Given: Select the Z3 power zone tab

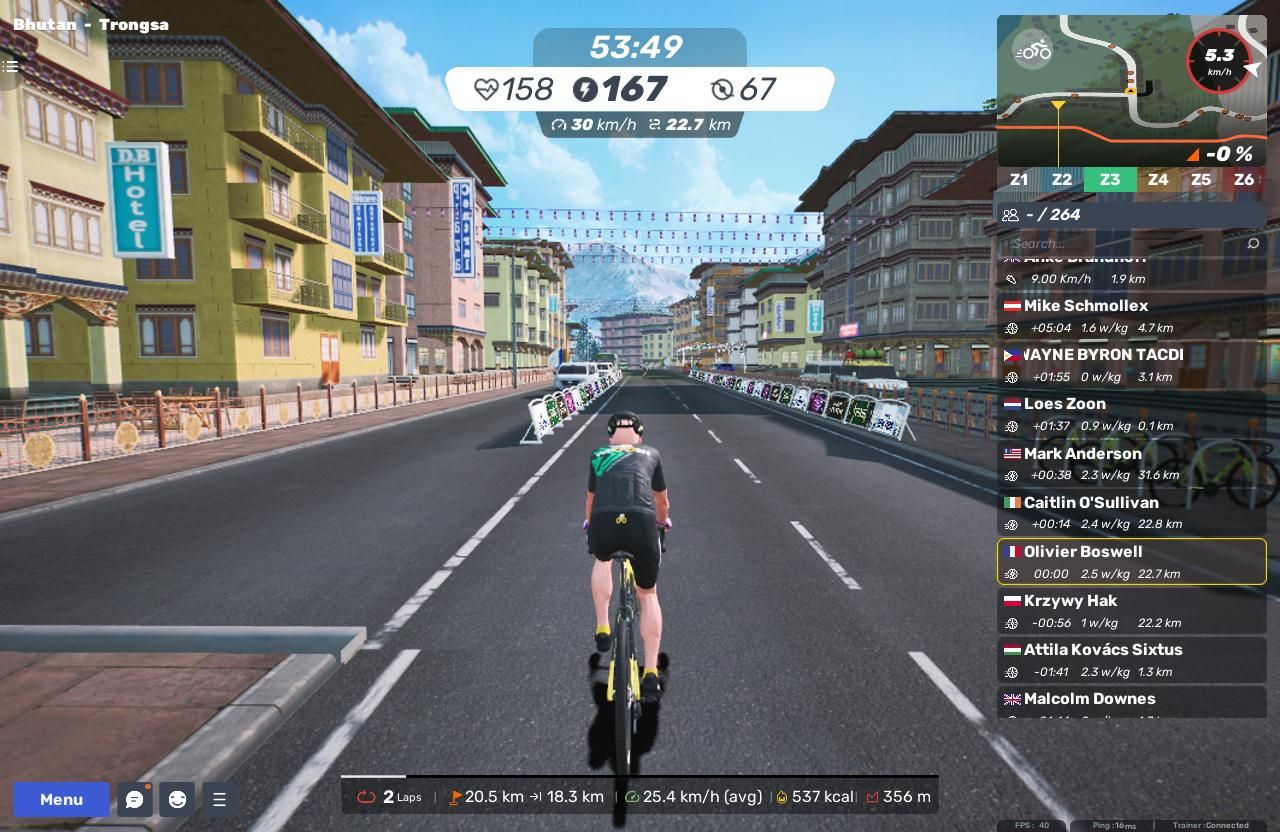Looking at the screenshot, I should pyautogui.click(x=1109, y=180).
